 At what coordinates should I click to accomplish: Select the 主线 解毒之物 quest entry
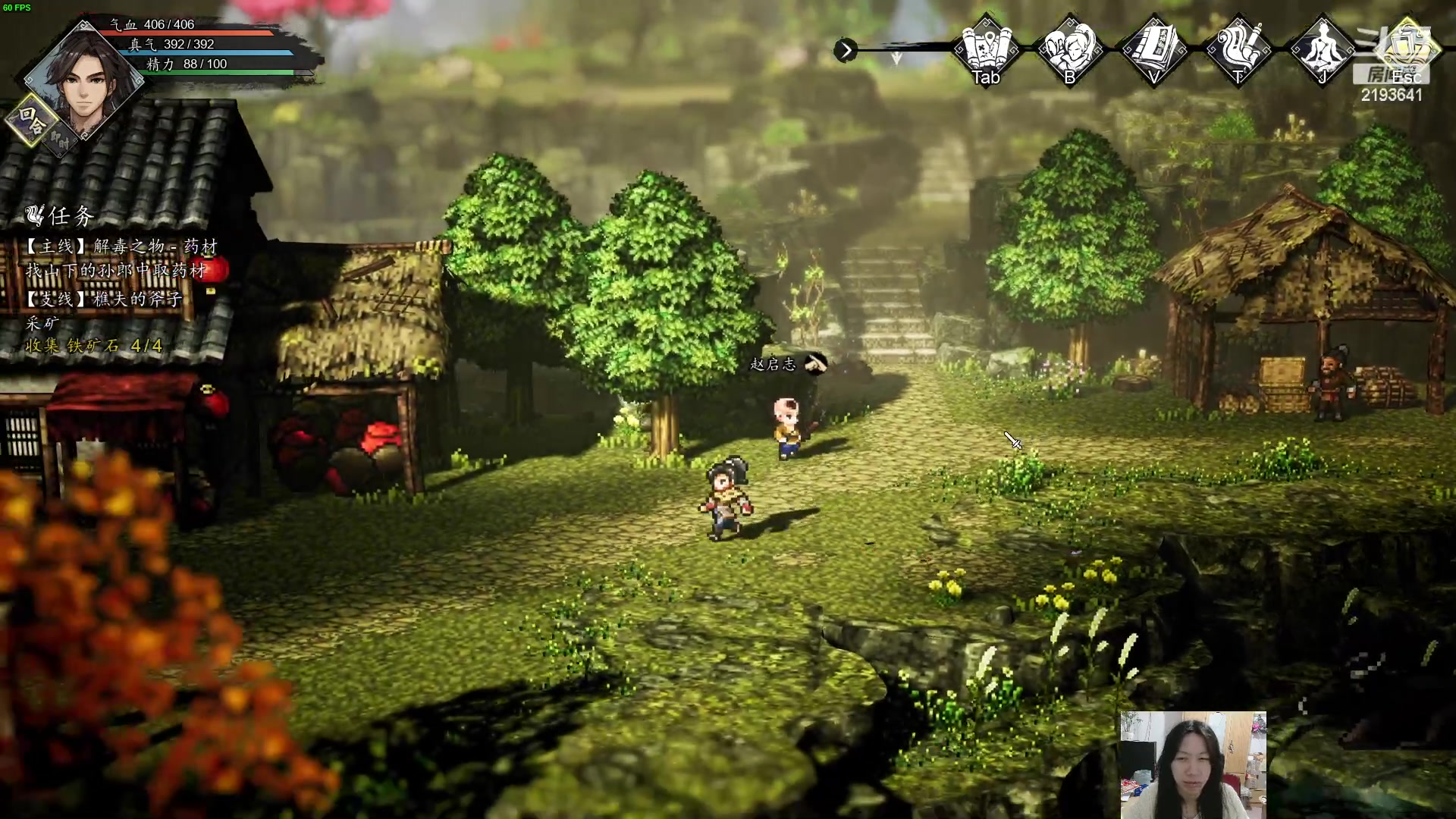tap(121, 246)
